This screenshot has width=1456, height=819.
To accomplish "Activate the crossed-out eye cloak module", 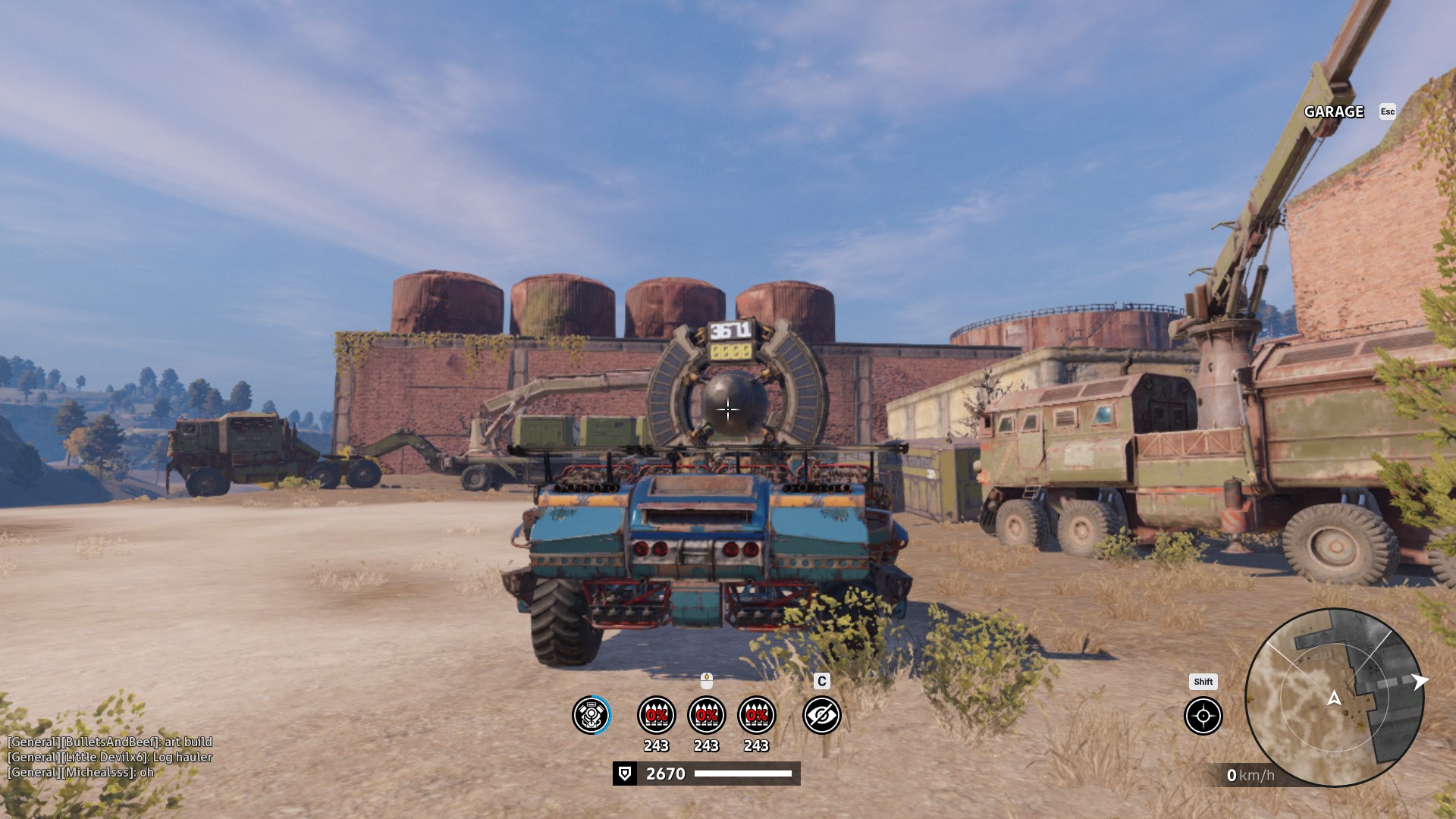I will tap(821, 715).
